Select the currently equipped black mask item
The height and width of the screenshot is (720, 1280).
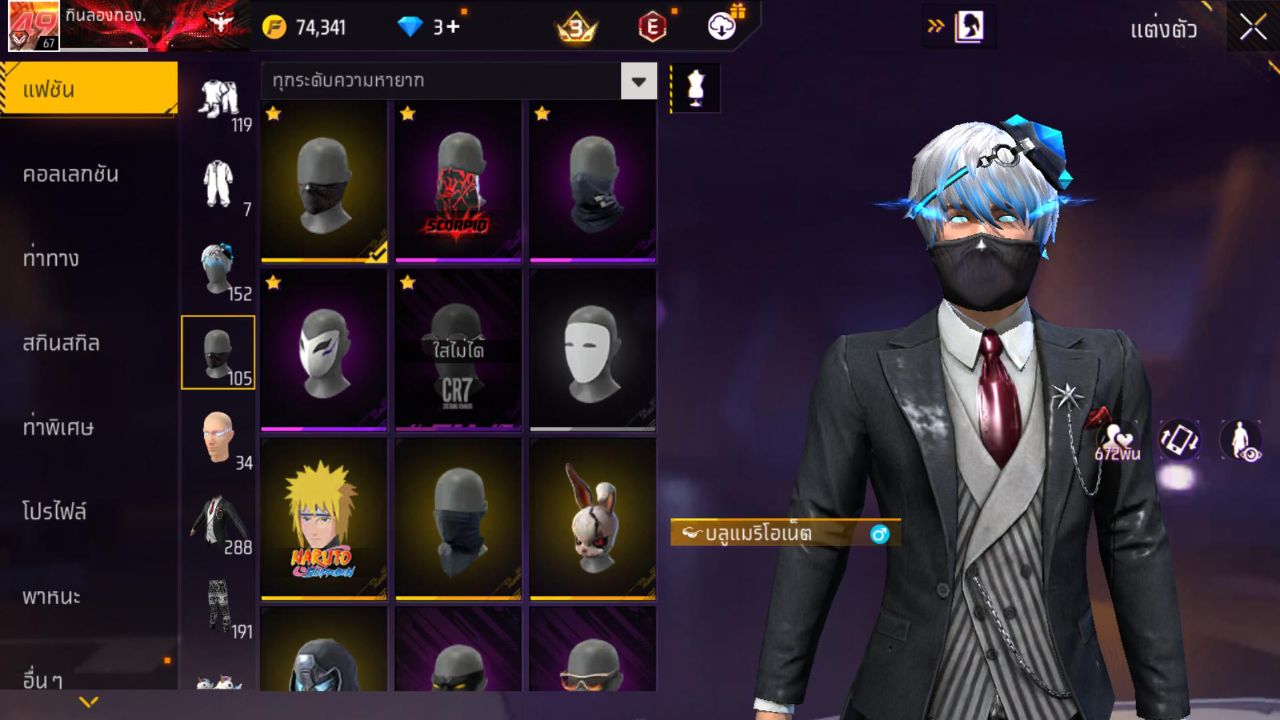(322, 182)
